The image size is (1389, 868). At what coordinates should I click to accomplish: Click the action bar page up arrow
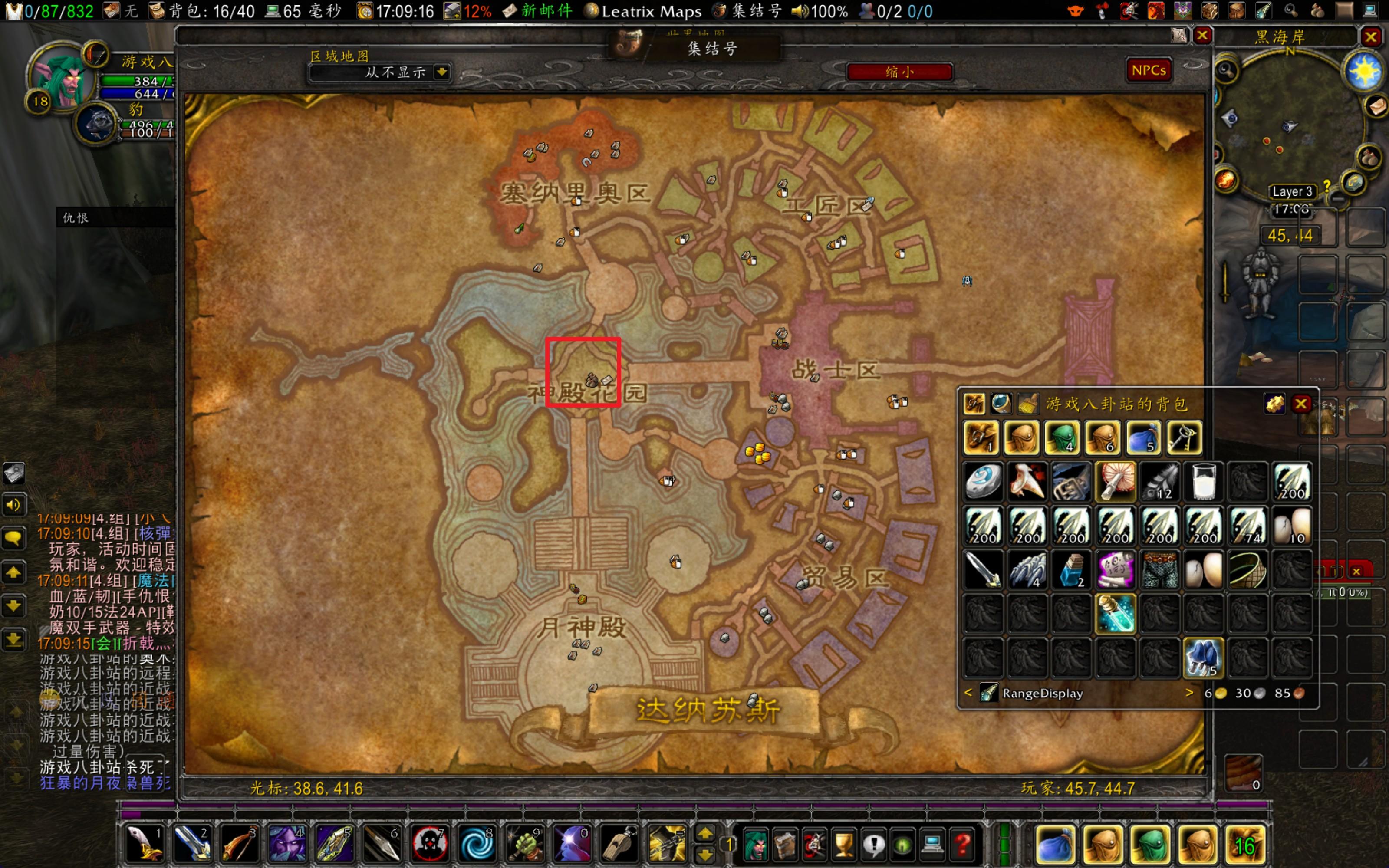click(705, 834)
